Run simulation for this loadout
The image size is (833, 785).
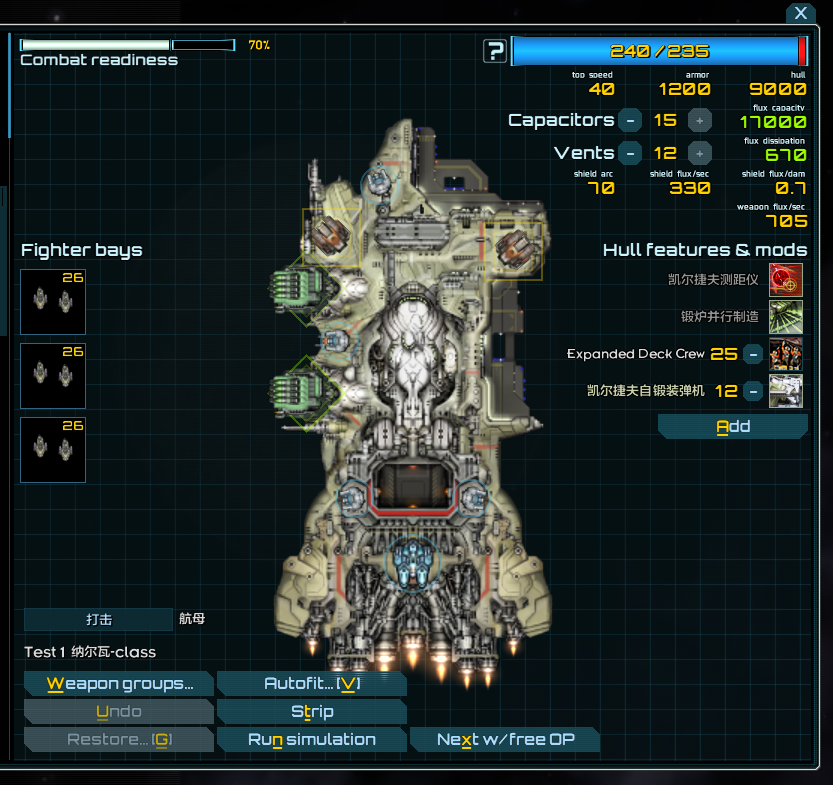pos(311,740)
